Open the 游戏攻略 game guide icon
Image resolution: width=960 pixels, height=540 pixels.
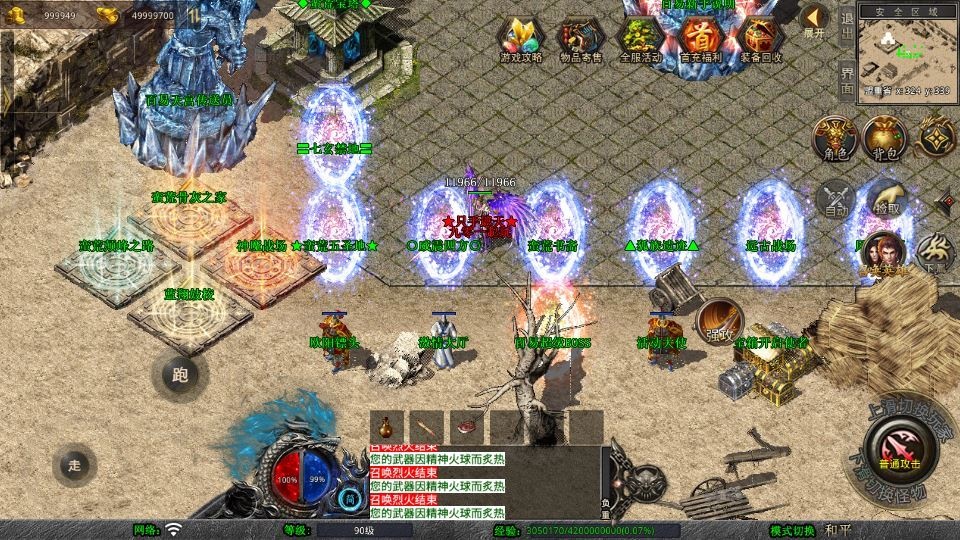(521, 40)
